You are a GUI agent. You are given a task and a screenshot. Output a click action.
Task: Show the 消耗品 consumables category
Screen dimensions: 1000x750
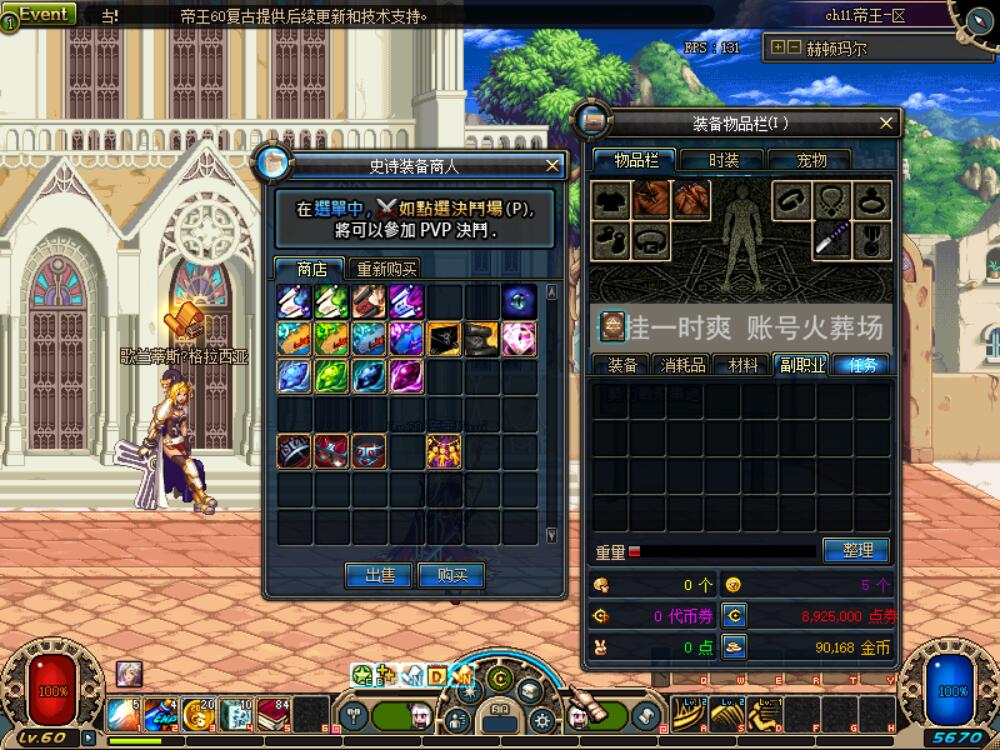tap(683, 365)
